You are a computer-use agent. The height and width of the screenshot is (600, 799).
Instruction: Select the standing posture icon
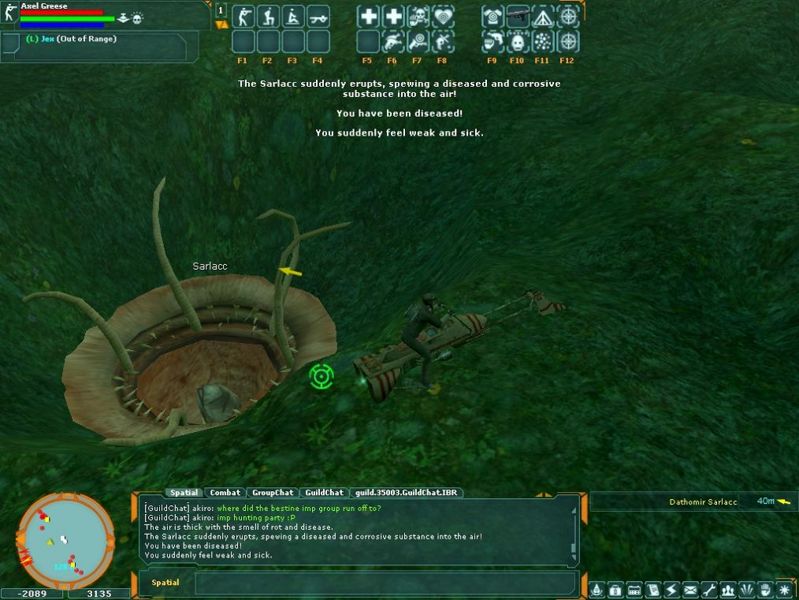click(x=244, y=16)
